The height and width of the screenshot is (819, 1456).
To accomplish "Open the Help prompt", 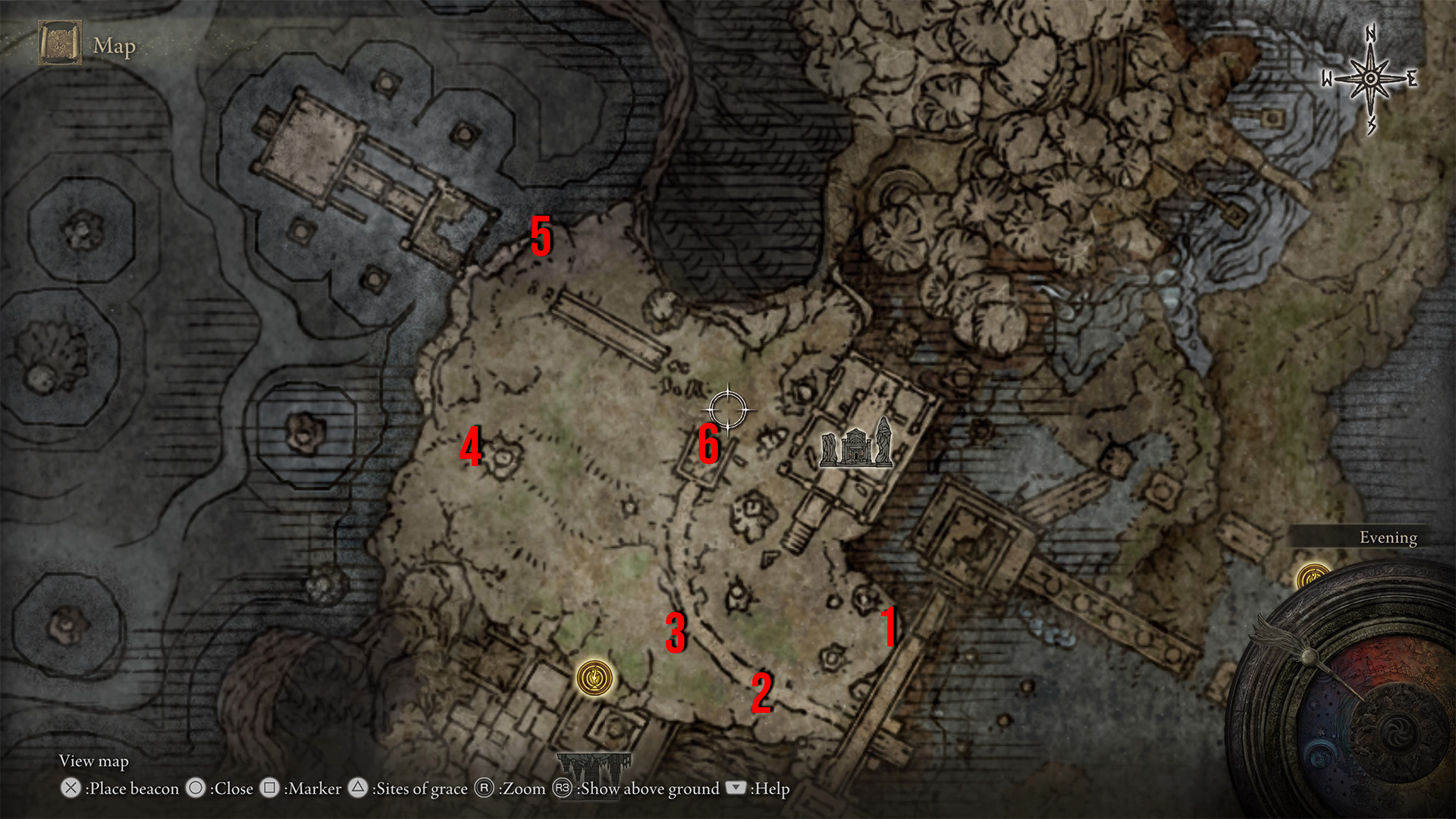I will click(x=769, y=789).
